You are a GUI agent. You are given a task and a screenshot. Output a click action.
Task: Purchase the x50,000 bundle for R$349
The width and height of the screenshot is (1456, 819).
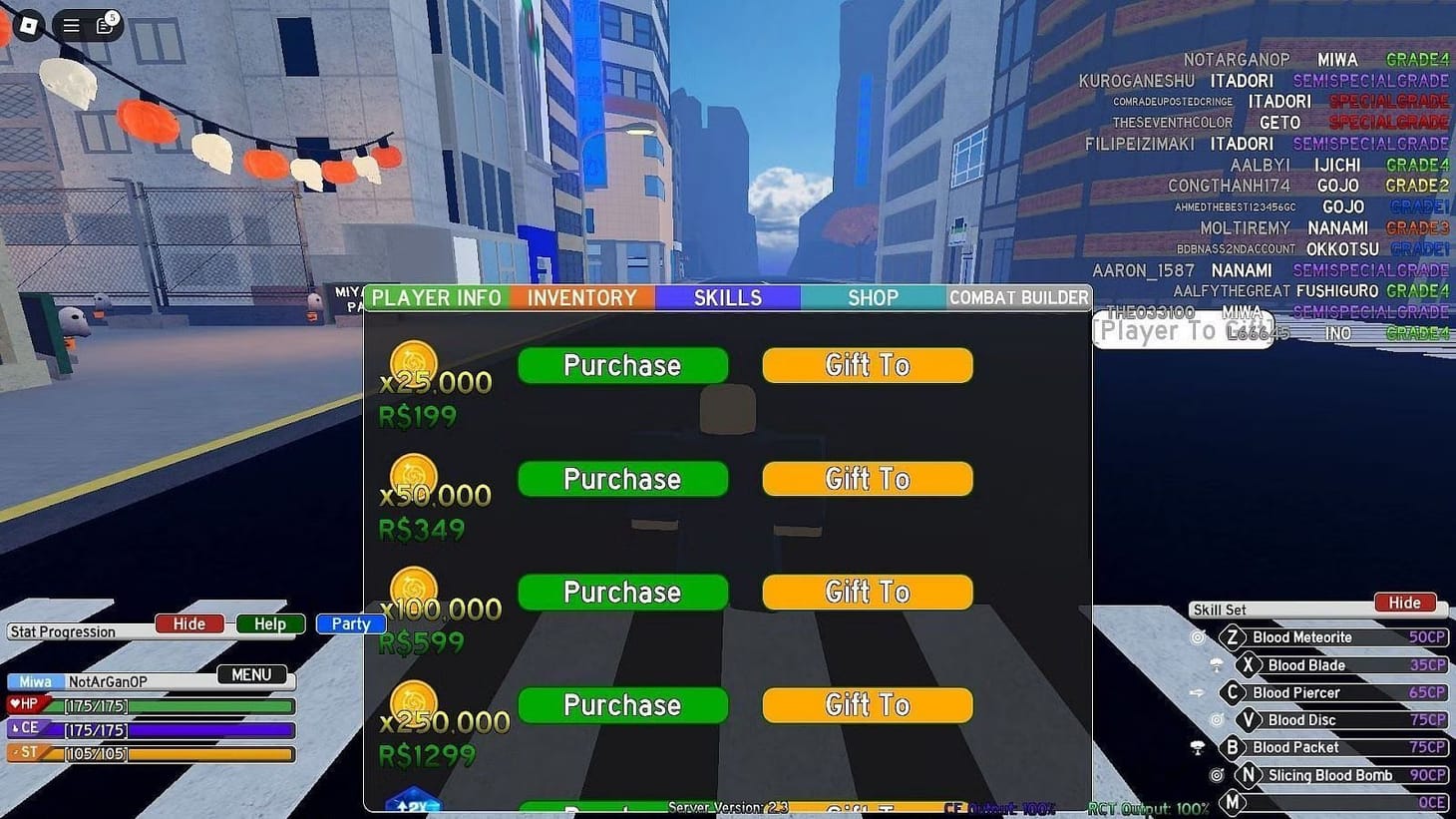(x=622, y=479)
